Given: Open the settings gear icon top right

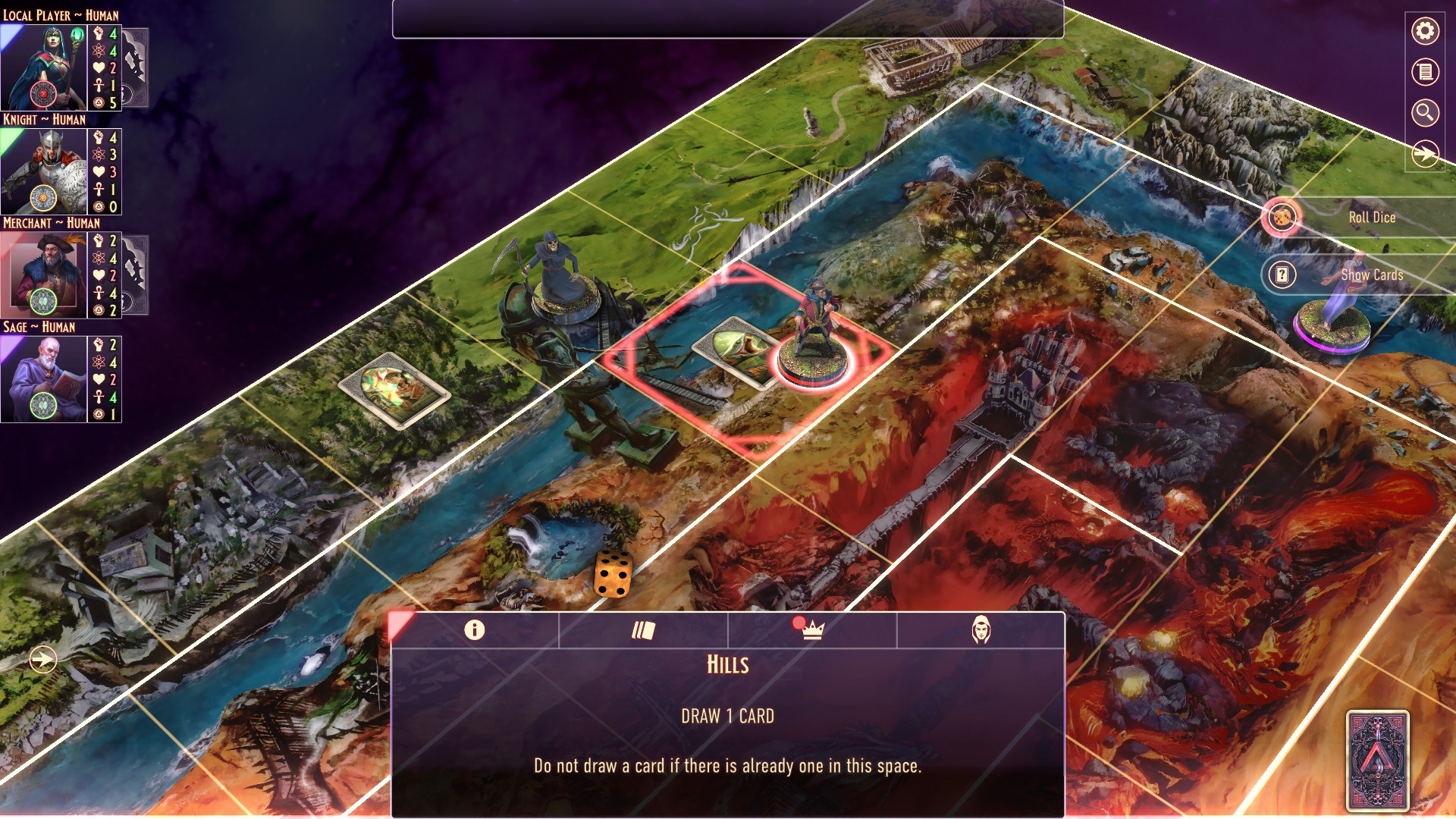Looking at the screenshot, I should pos(1426,32).
